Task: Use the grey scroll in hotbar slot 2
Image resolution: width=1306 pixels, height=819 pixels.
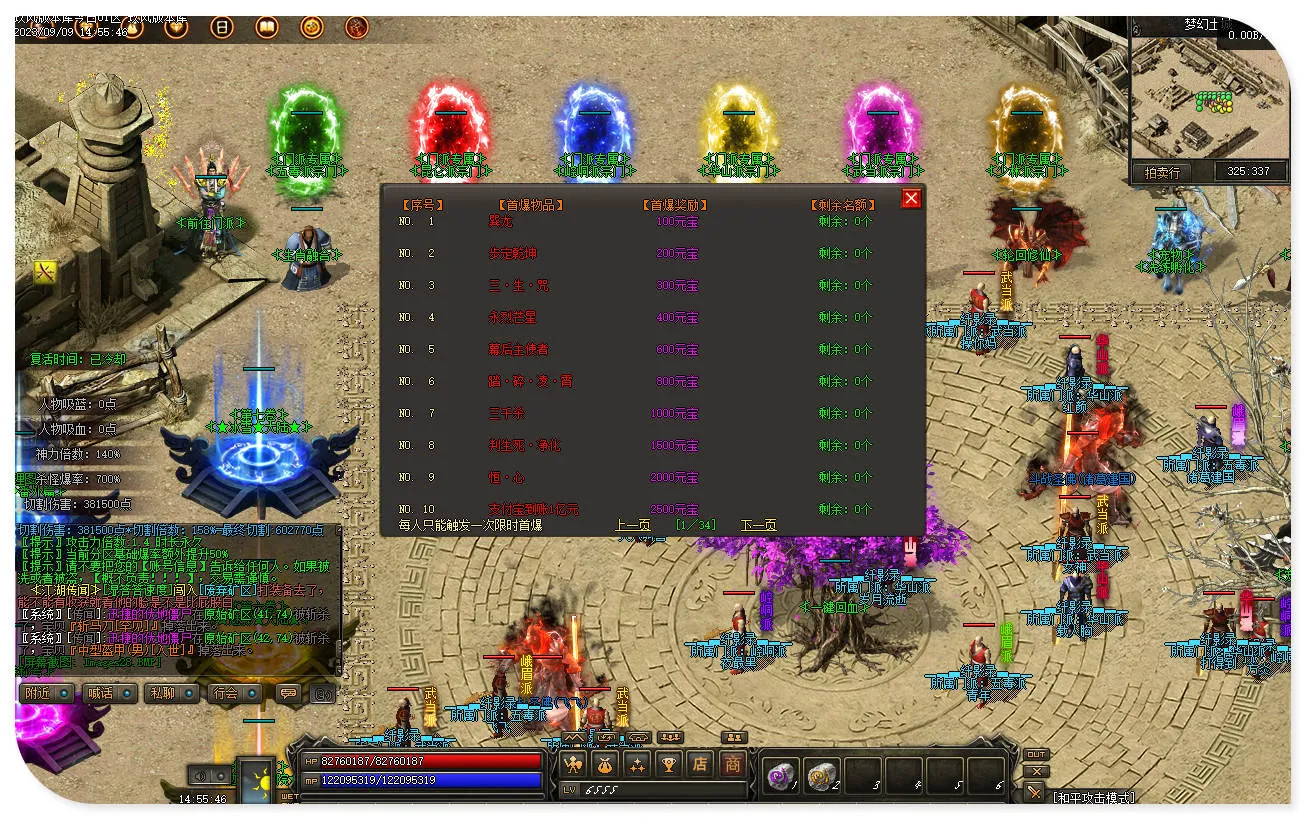Action: [821, 775]
